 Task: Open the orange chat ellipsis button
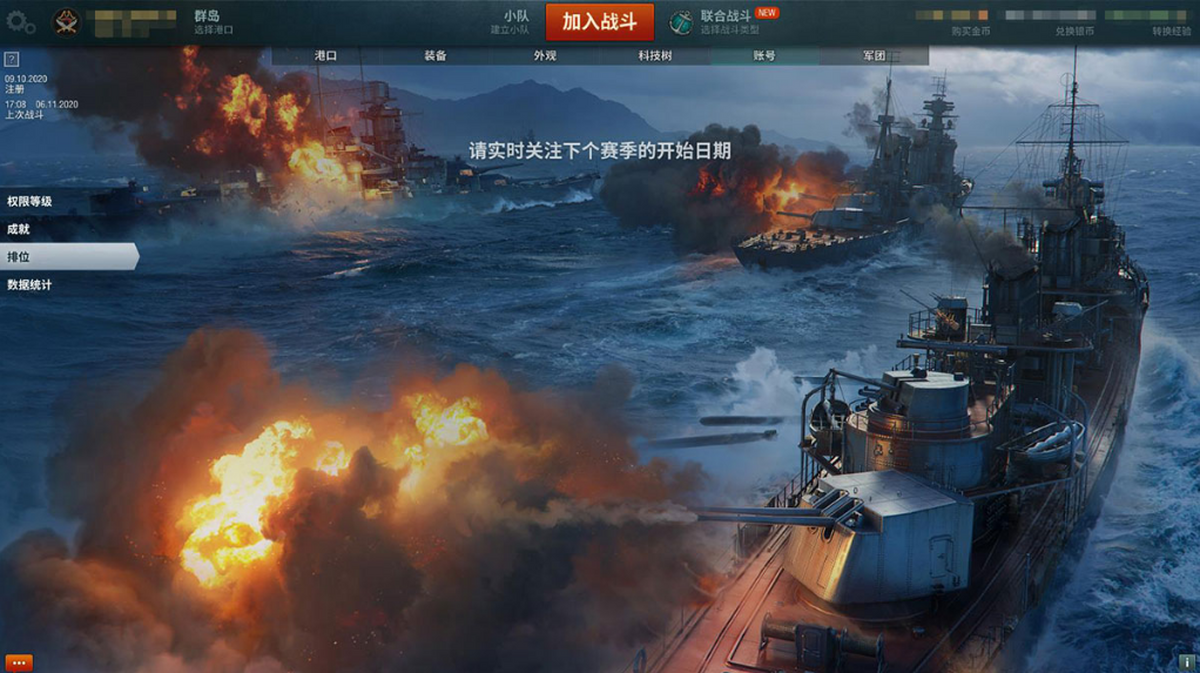[19, 662]
